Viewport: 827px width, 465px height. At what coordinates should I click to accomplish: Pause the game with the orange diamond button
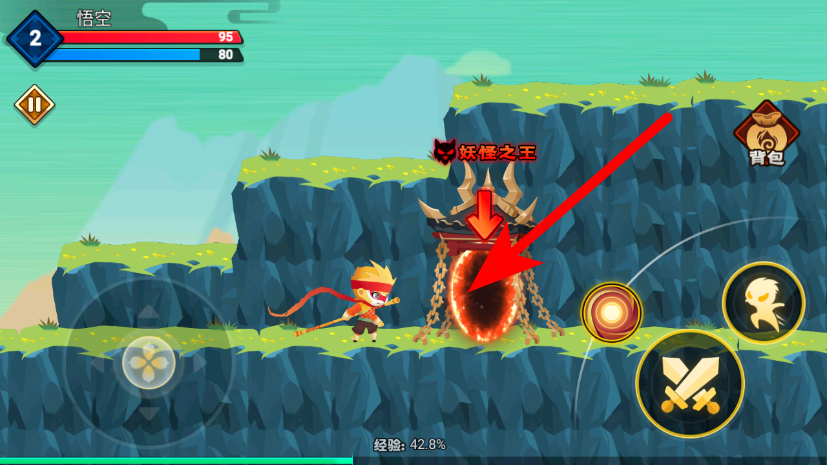pos(34,104)
